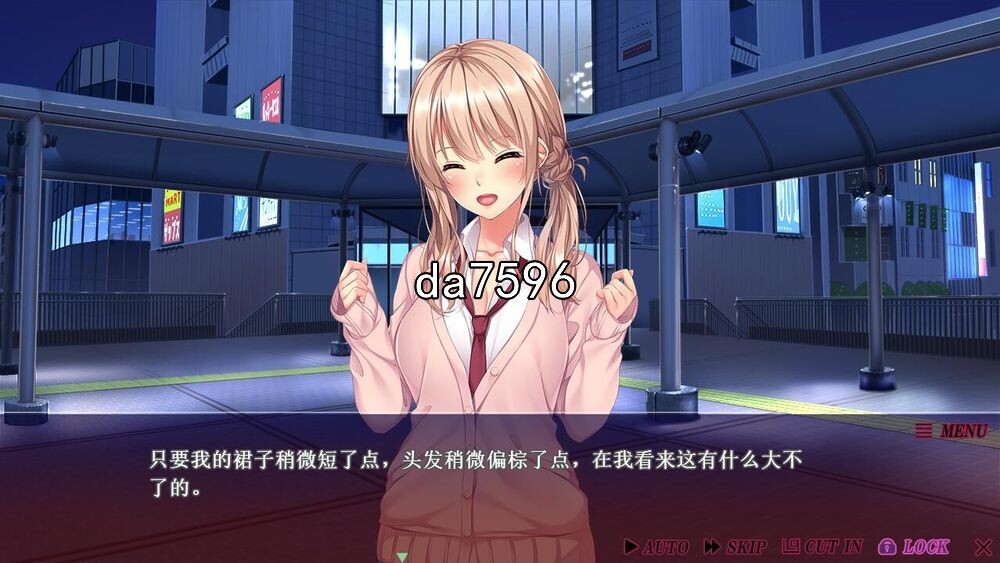Click the CUT IN option
1000x563 pixels.
pos(822,547)
